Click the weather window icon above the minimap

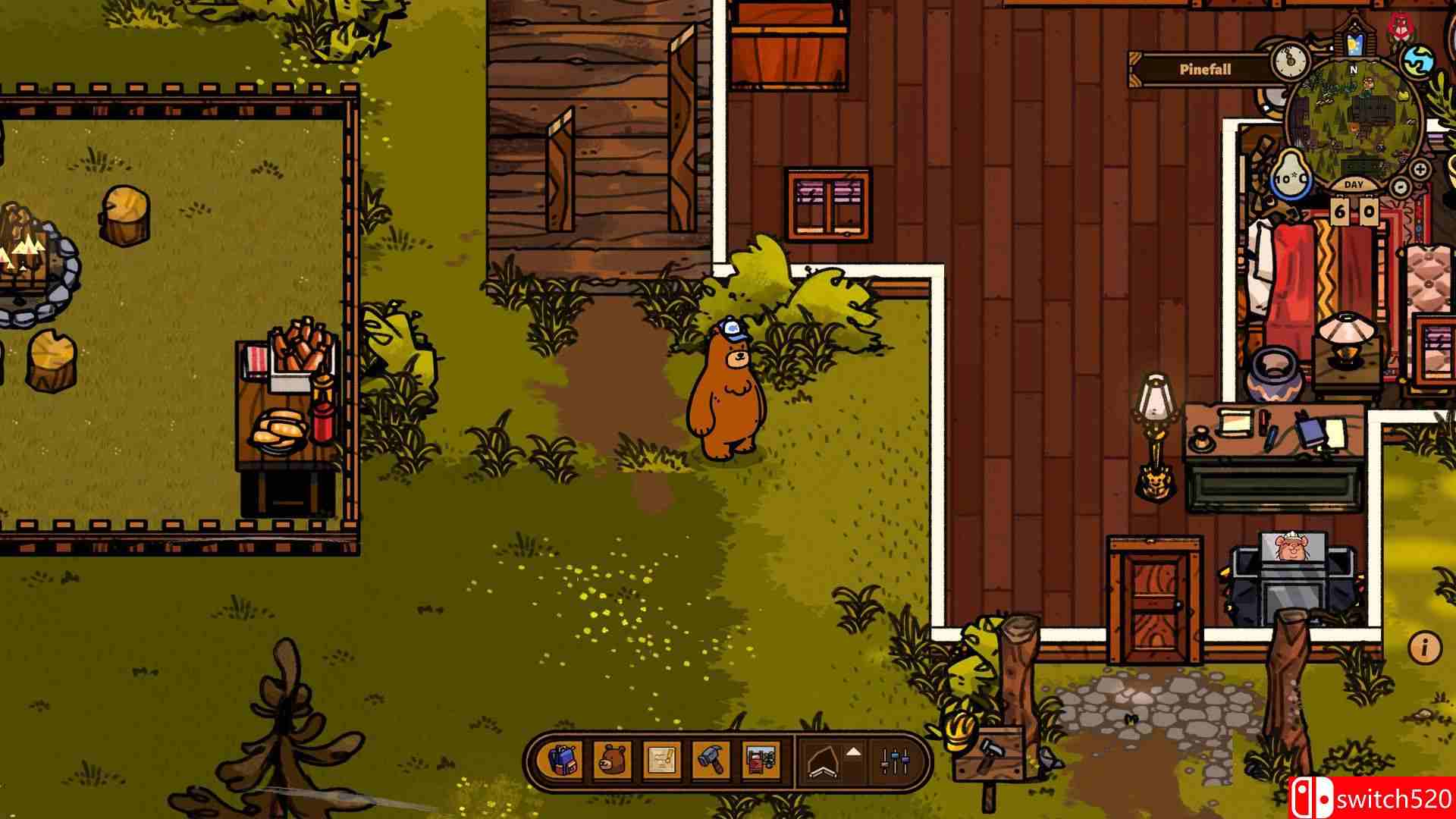click(x=1355, y=43)
